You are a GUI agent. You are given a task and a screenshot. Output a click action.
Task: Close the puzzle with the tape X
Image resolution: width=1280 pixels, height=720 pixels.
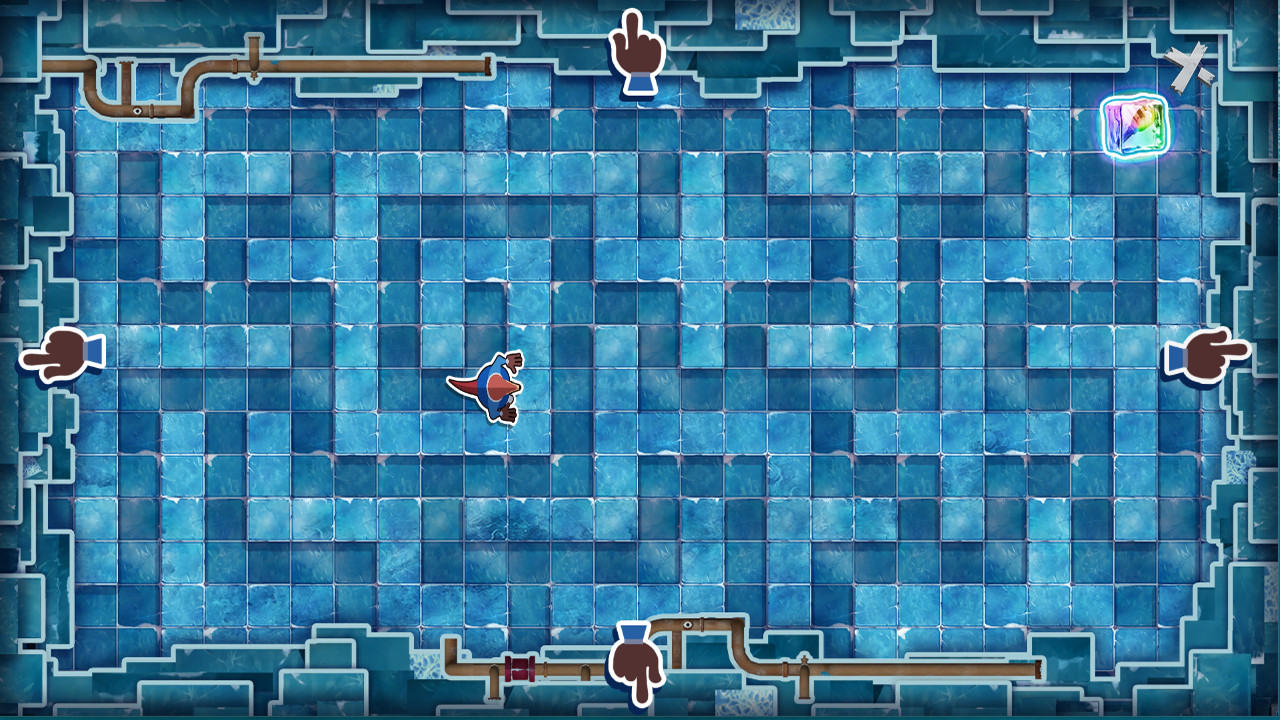coord(1189,67)
